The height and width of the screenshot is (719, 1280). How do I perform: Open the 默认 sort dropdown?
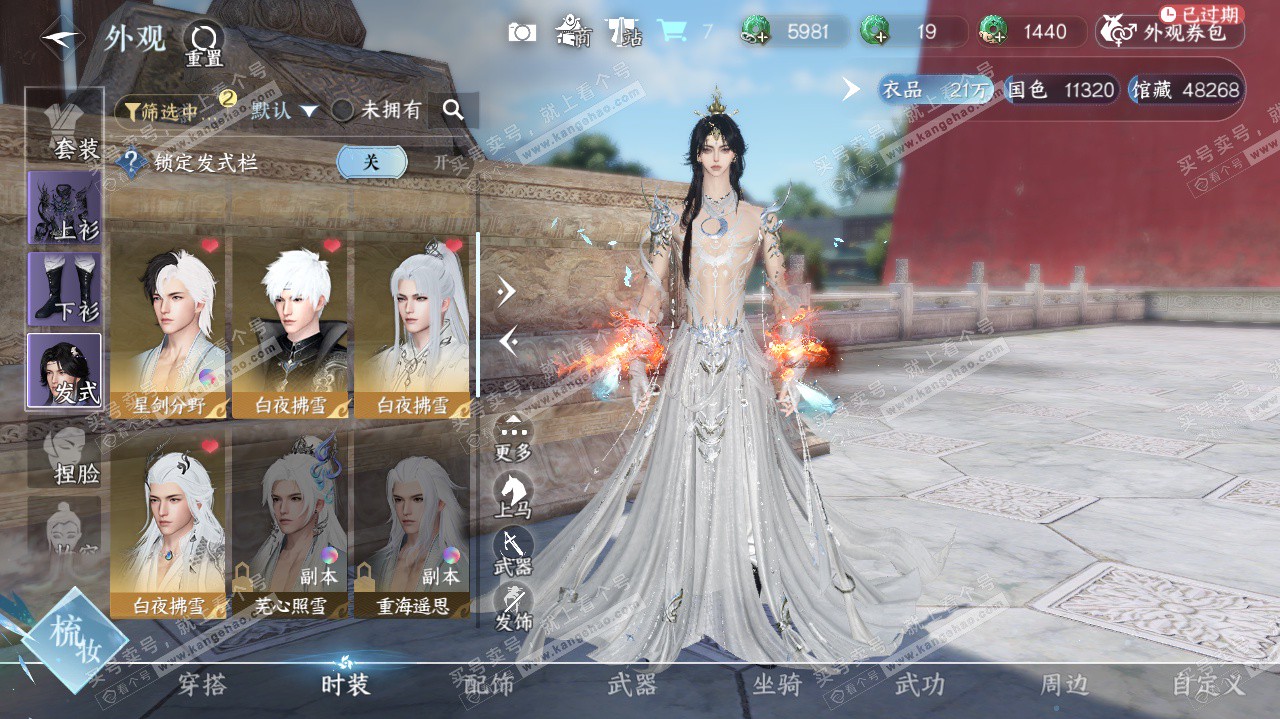point(284,110)
